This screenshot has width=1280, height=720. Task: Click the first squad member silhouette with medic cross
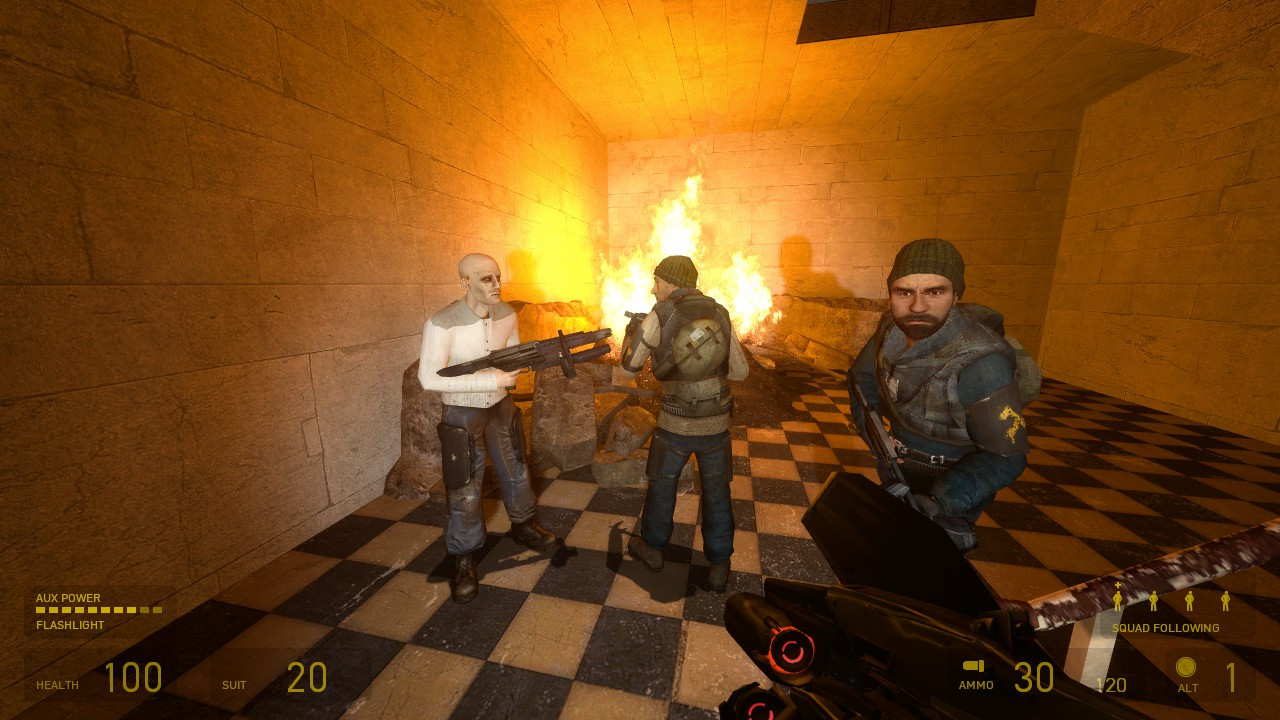(x=1117, y=601)
